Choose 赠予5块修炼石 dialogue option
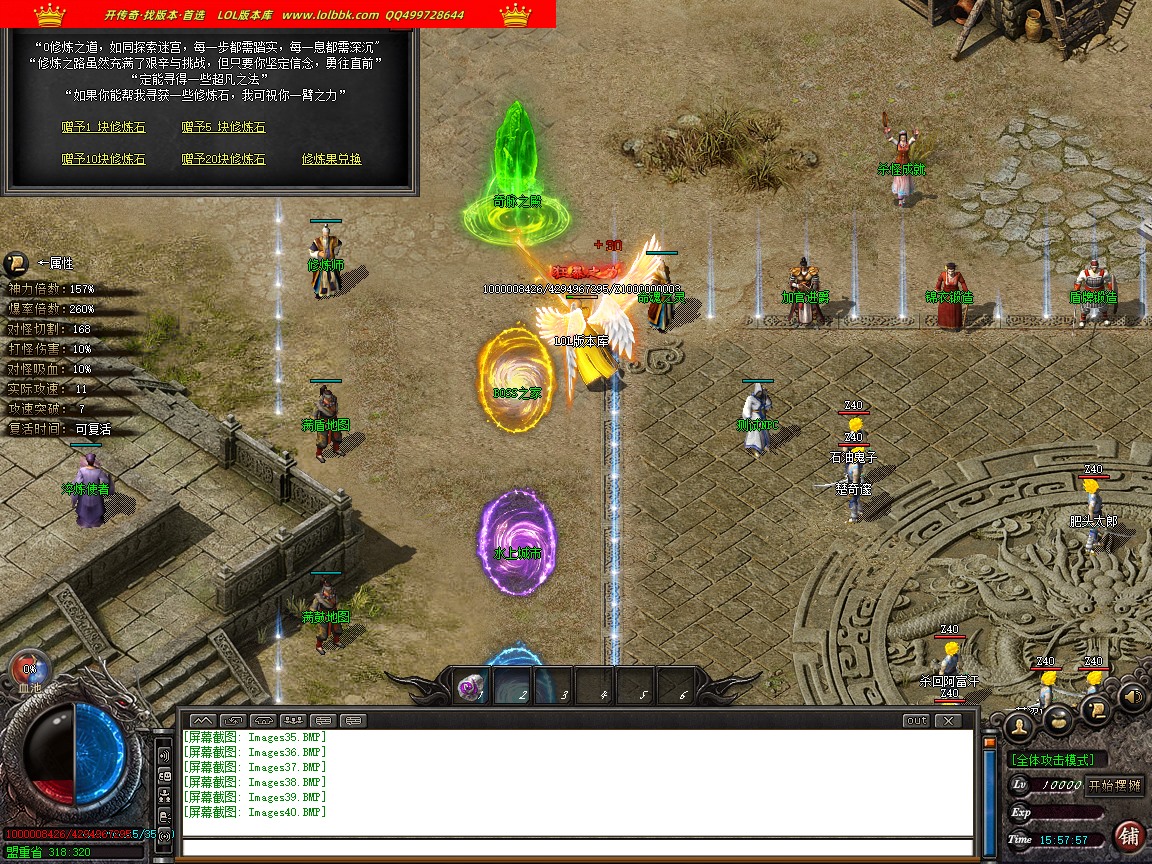The height and width of the screenshot is (864, 1152). point(223,128)
